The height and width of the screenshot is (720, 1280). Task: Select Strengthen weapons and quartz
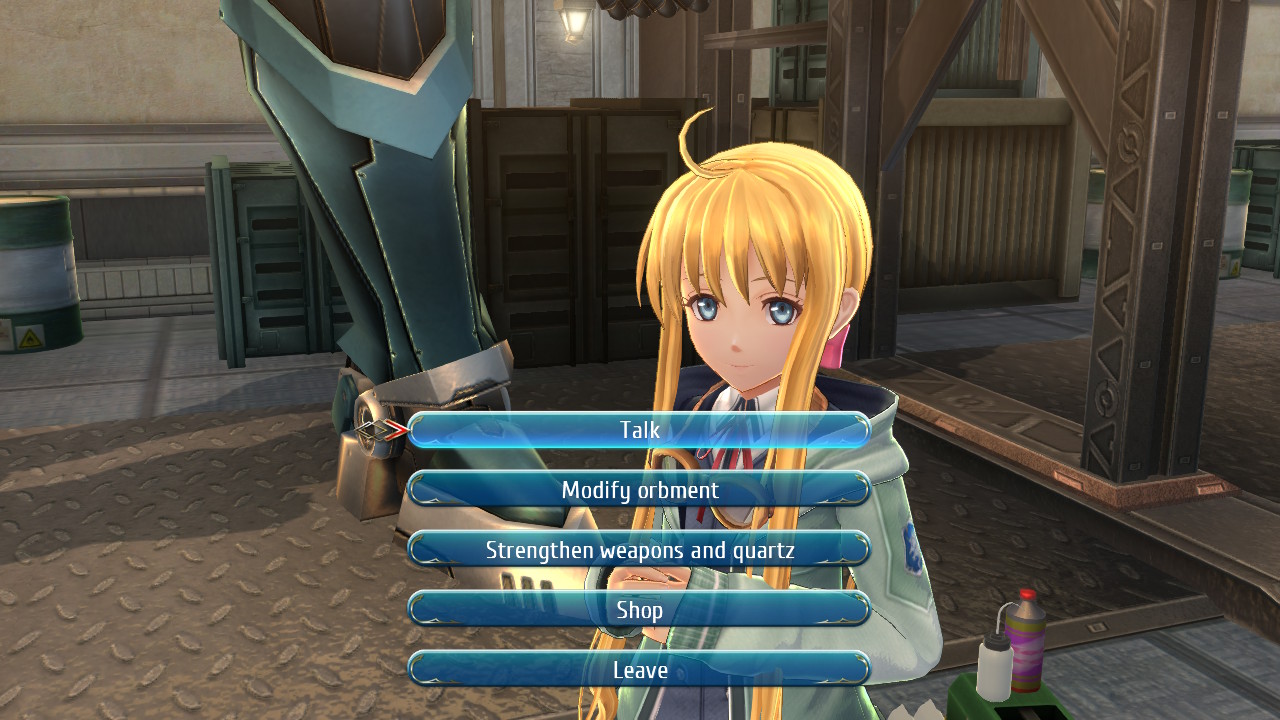click(639, 550)
